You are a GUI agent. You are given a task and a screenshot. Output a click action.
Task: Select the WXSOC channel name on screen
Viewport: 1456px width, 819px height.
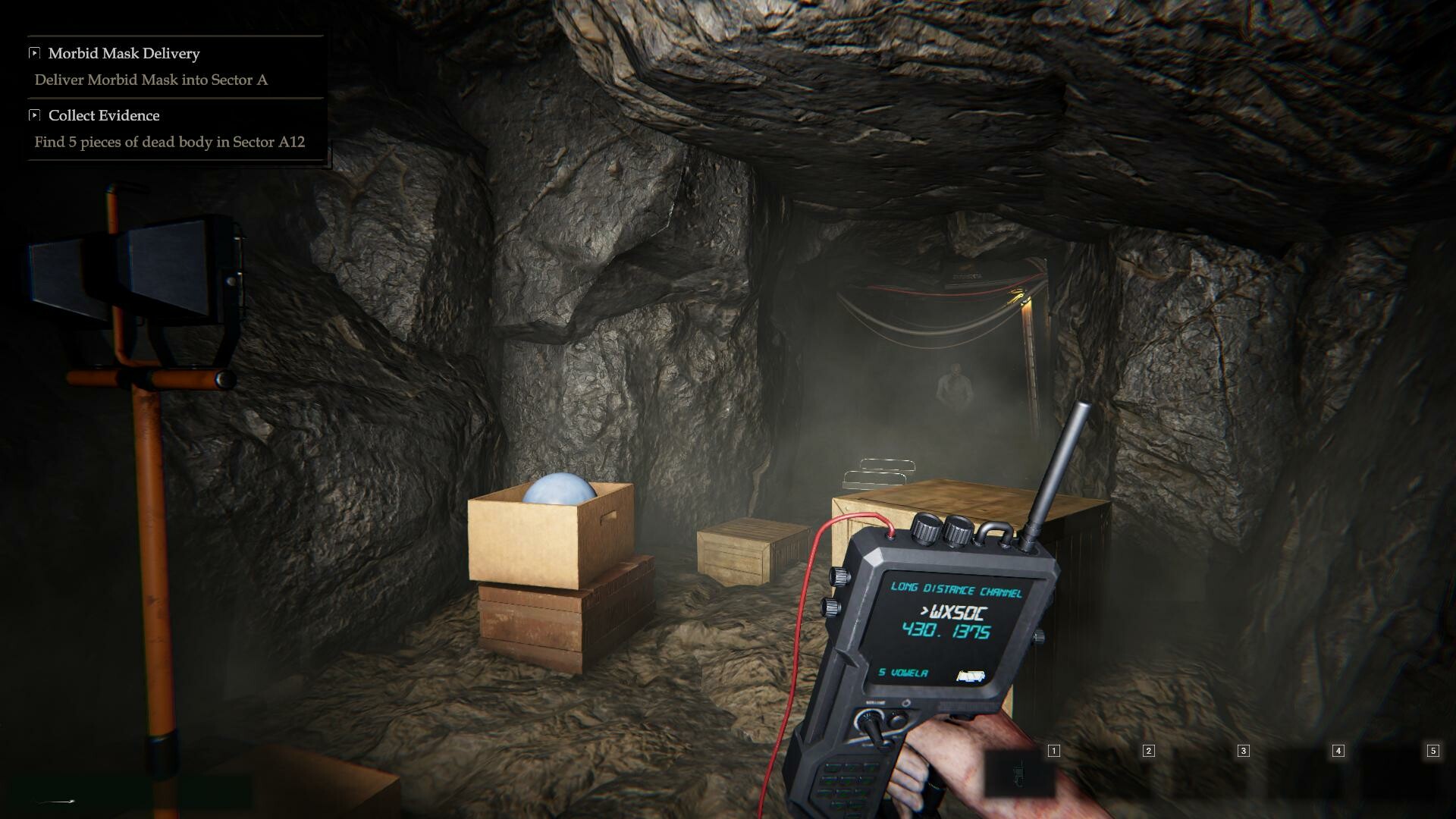tap(953, 611)
